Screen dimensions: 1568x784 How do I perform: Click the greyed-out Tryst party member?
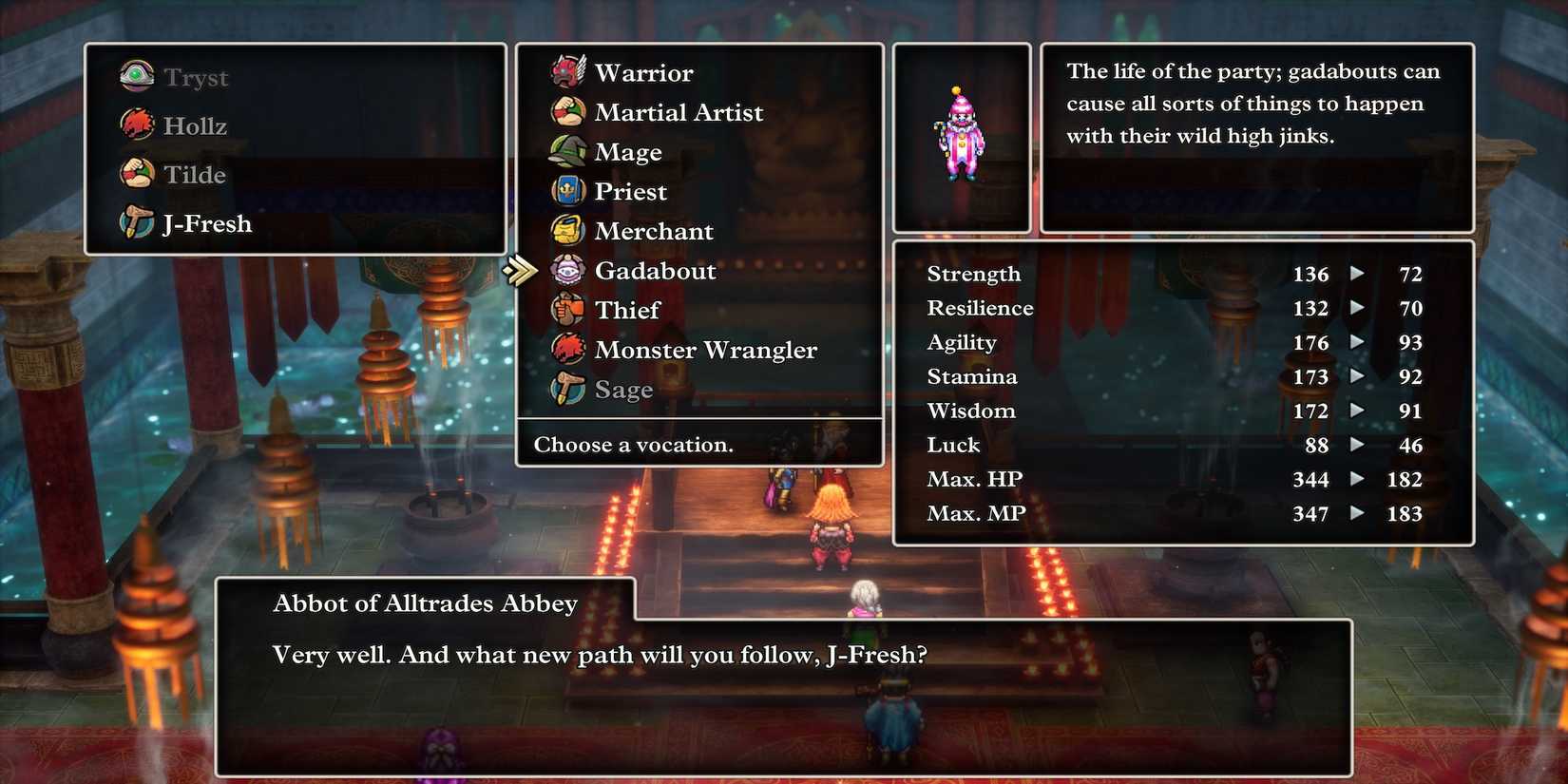pyautogui.click(x=196, y=77)
